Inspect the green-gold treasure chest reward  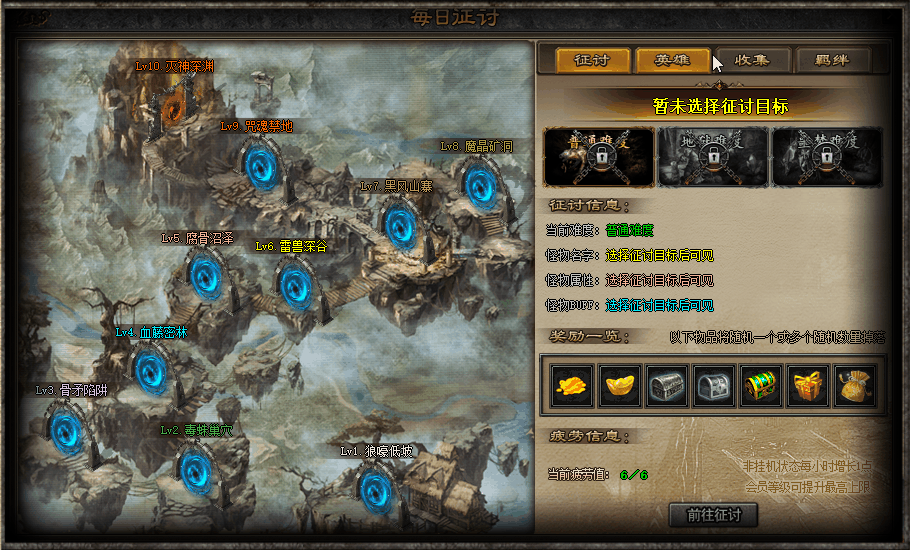(760, 385)
